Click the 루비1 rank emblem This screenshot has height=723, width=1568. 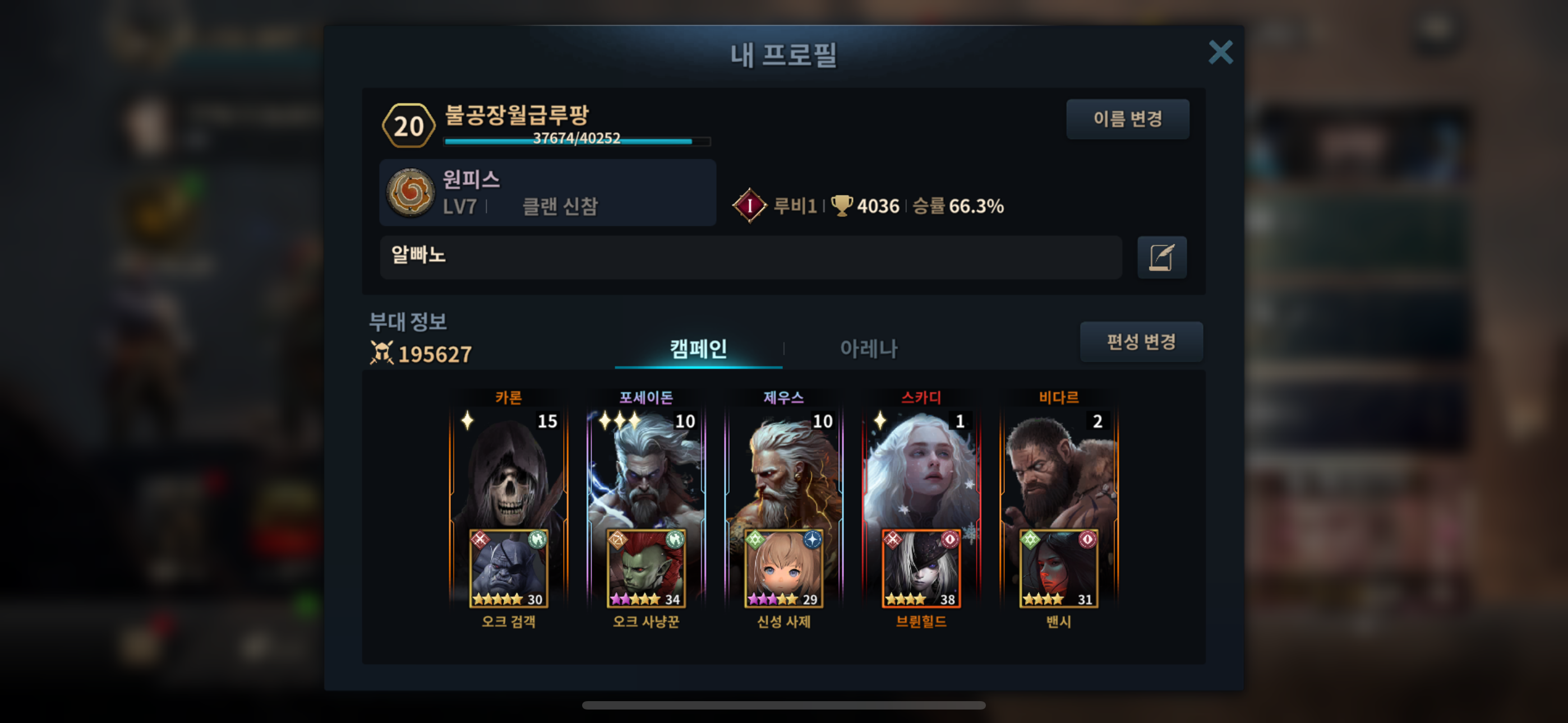[x=749, y=206]
